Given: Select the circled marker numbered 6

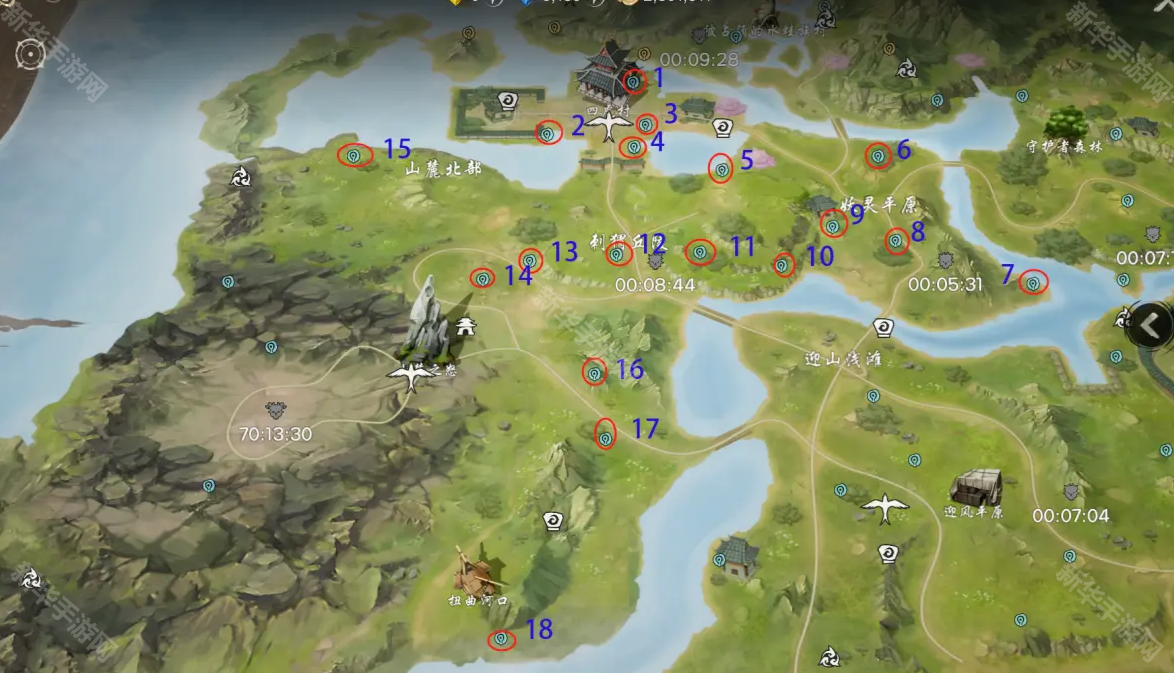Looking at the screenshot, I should (x=877, y=155).
